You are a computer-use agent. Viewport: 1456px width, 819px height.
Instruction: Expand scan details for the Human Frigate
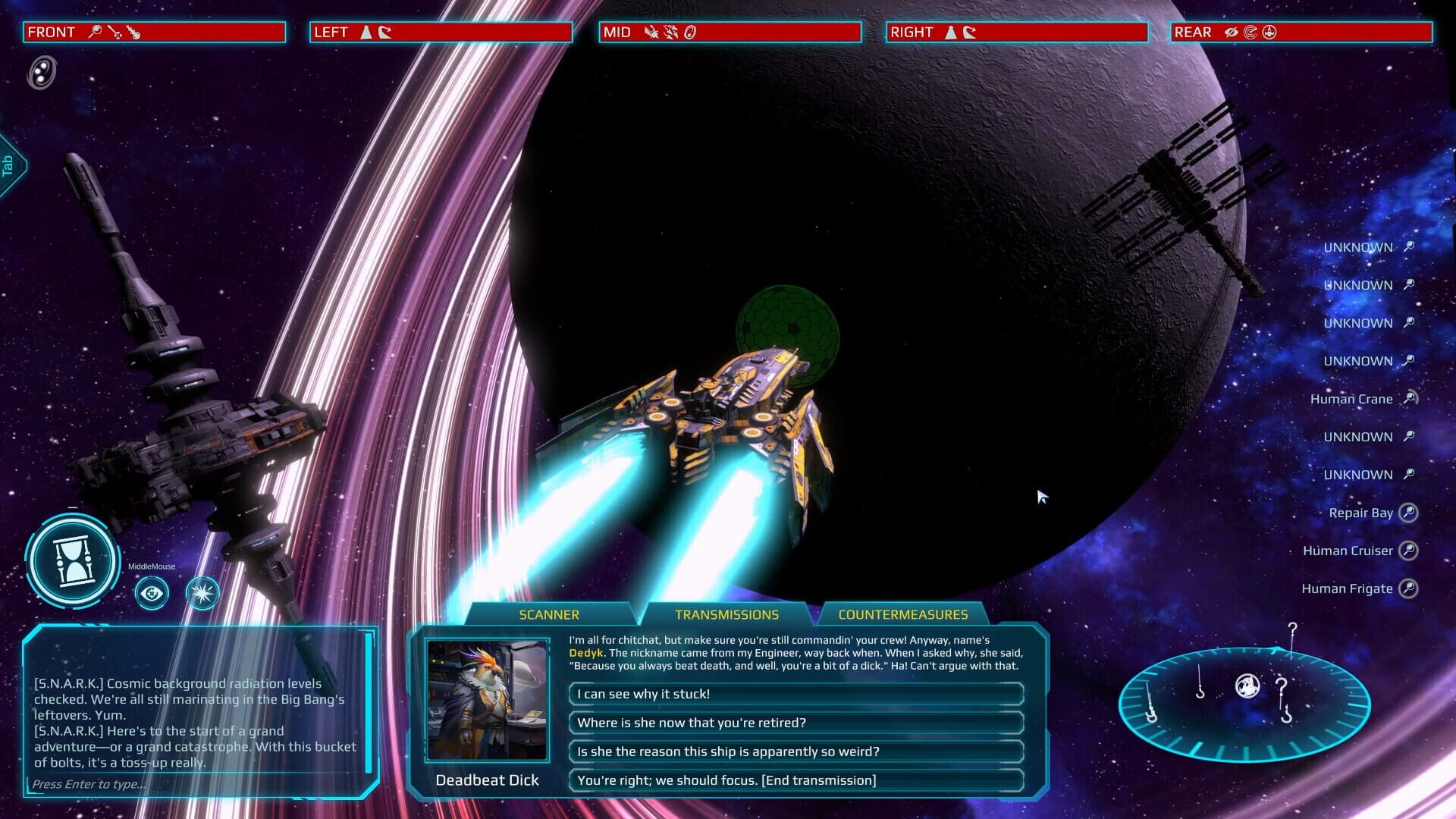click(x=1410, y=588)
